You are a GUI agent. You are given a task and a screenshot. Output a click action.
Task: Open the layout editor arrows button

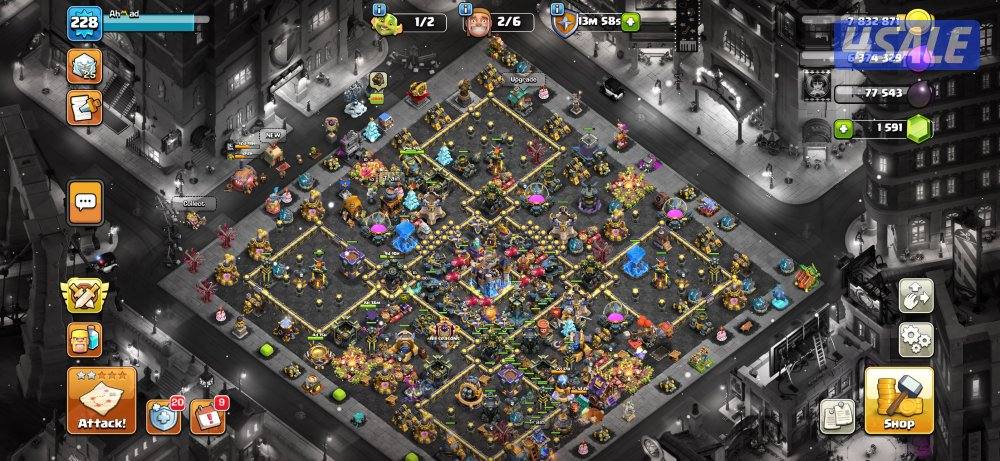tap(915, 295)
